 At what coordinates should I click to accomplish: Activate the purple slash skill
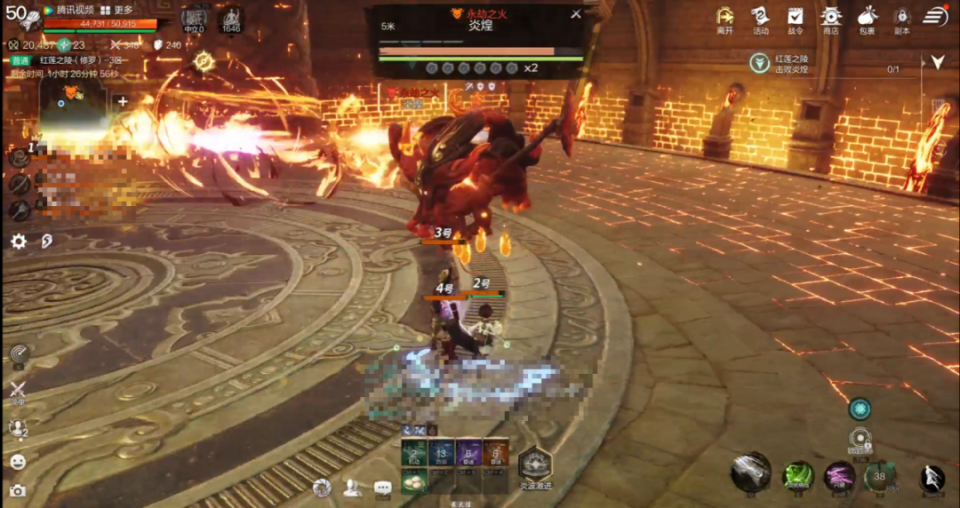(839, 475)
